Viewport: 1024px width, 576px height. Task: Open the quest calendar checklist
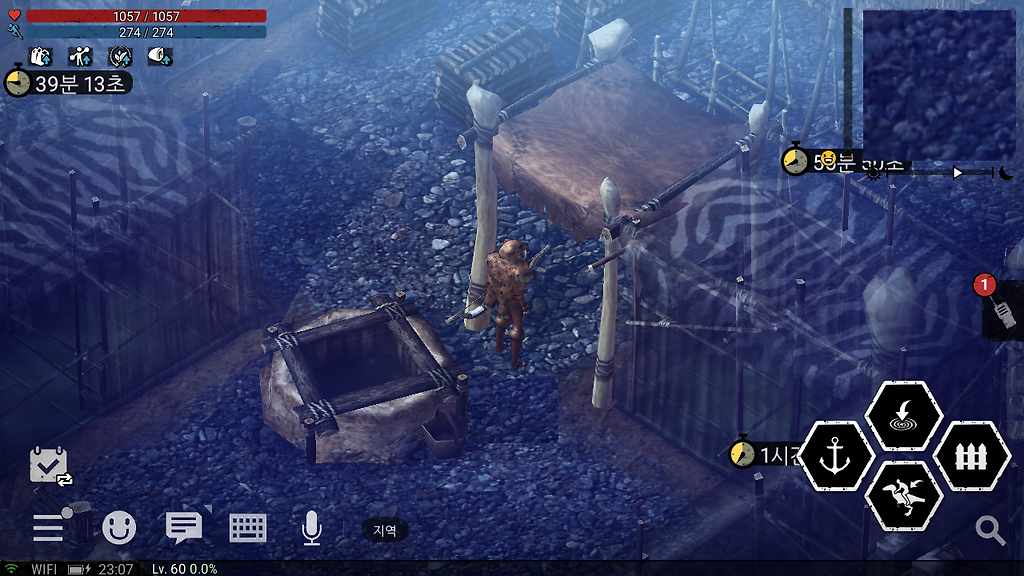pyautogui.click(x=49, y=466)
